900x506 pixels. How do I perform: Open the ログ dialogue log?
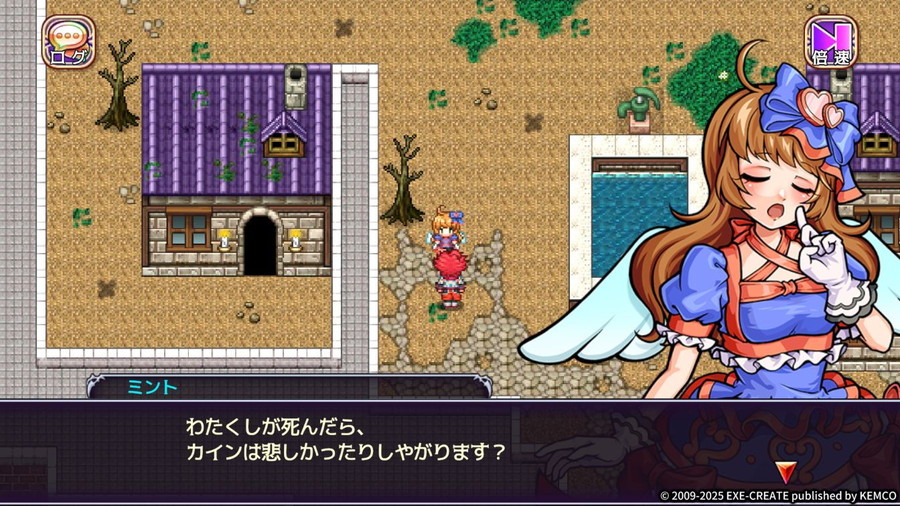click(x=68, y=42)
